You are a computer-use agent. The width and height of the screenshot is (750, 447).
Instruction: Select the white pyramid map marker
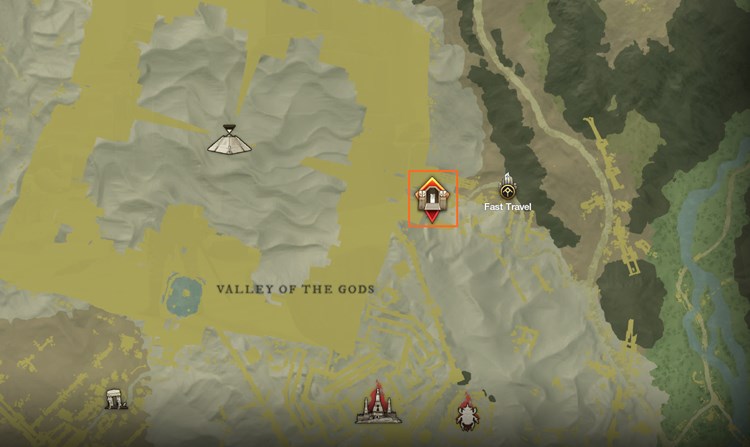coord(229,141)
